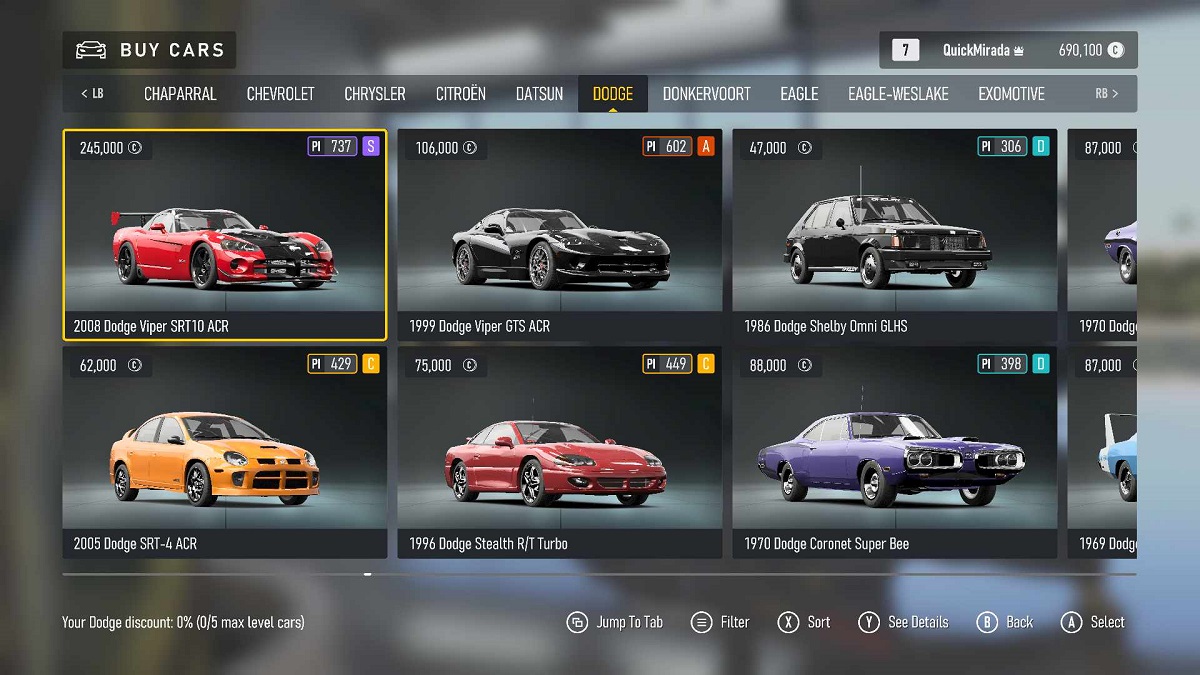This screenshot has width=1200, height=675.
Task: Choose the 1996 Dodge Stealth R/T Turbo
Action: pyautogui.click(x=559, y=452)
